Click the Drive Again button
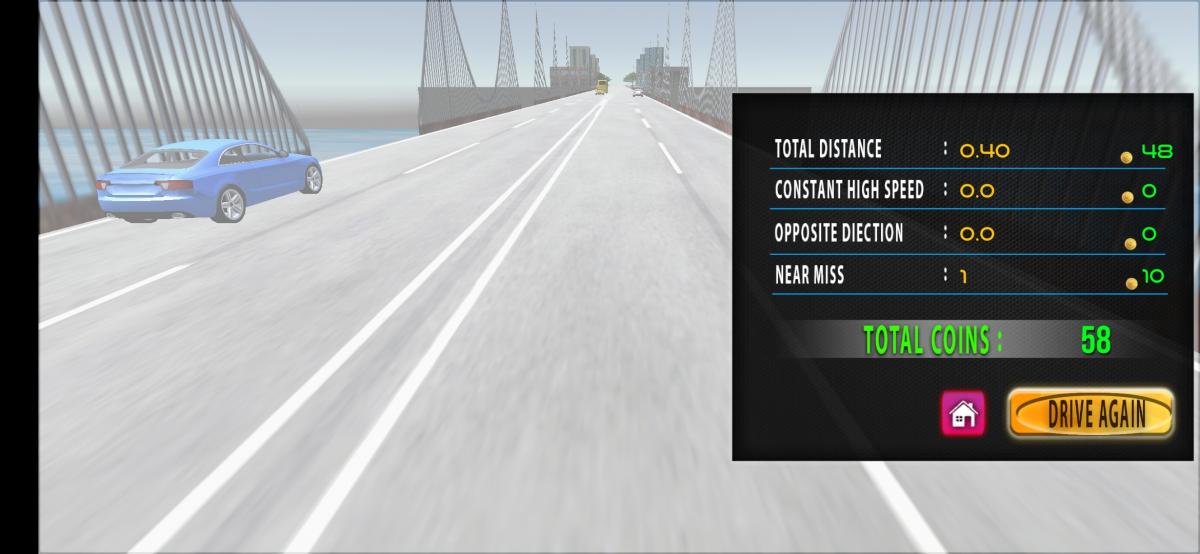Viewport: 1200px width, 554px height. click(1090, 413)
